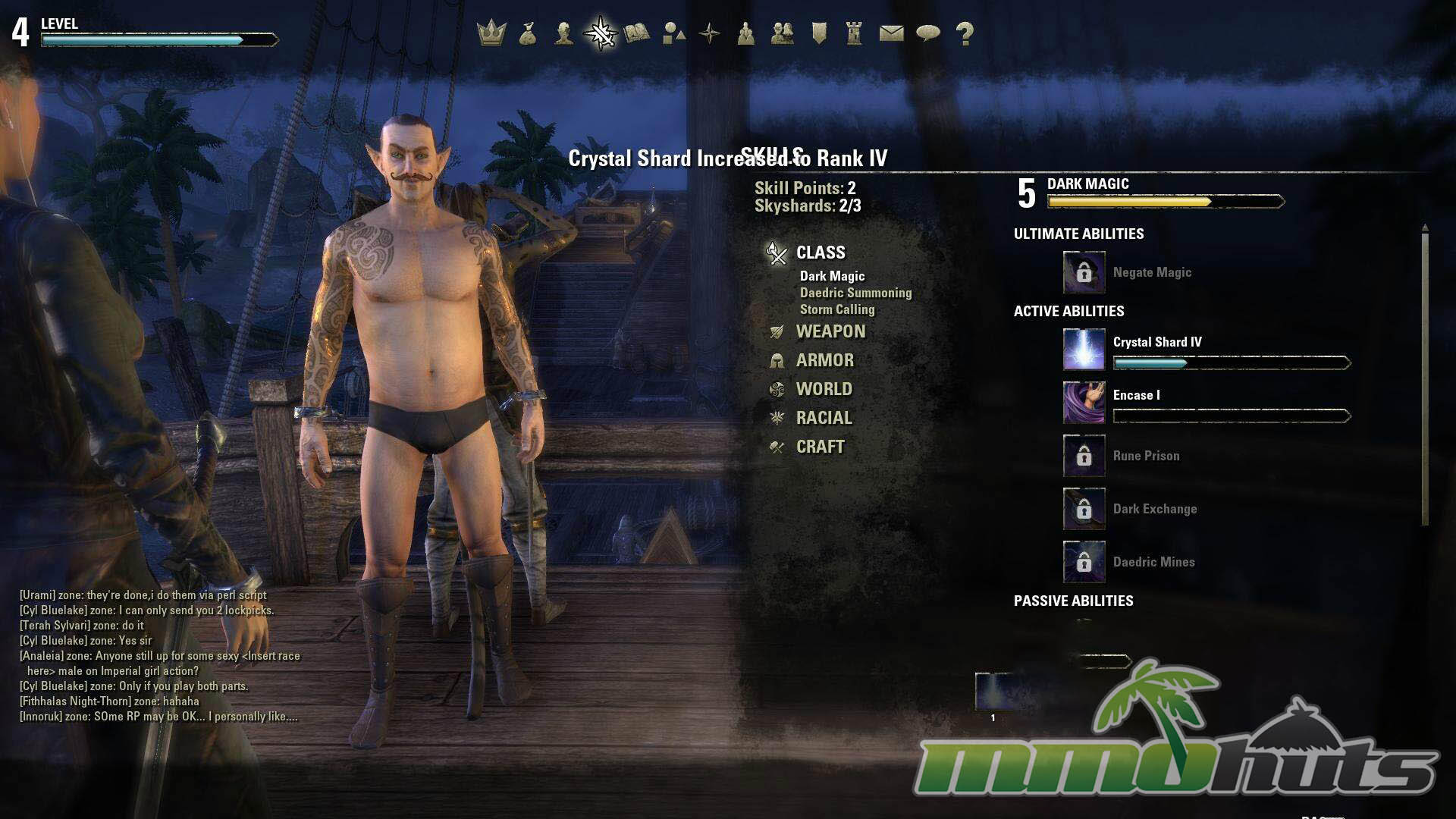This screenshot has height=819, width=1456.
Task: Select the Daedric Summoning skill line
Action: click(855, 293)
